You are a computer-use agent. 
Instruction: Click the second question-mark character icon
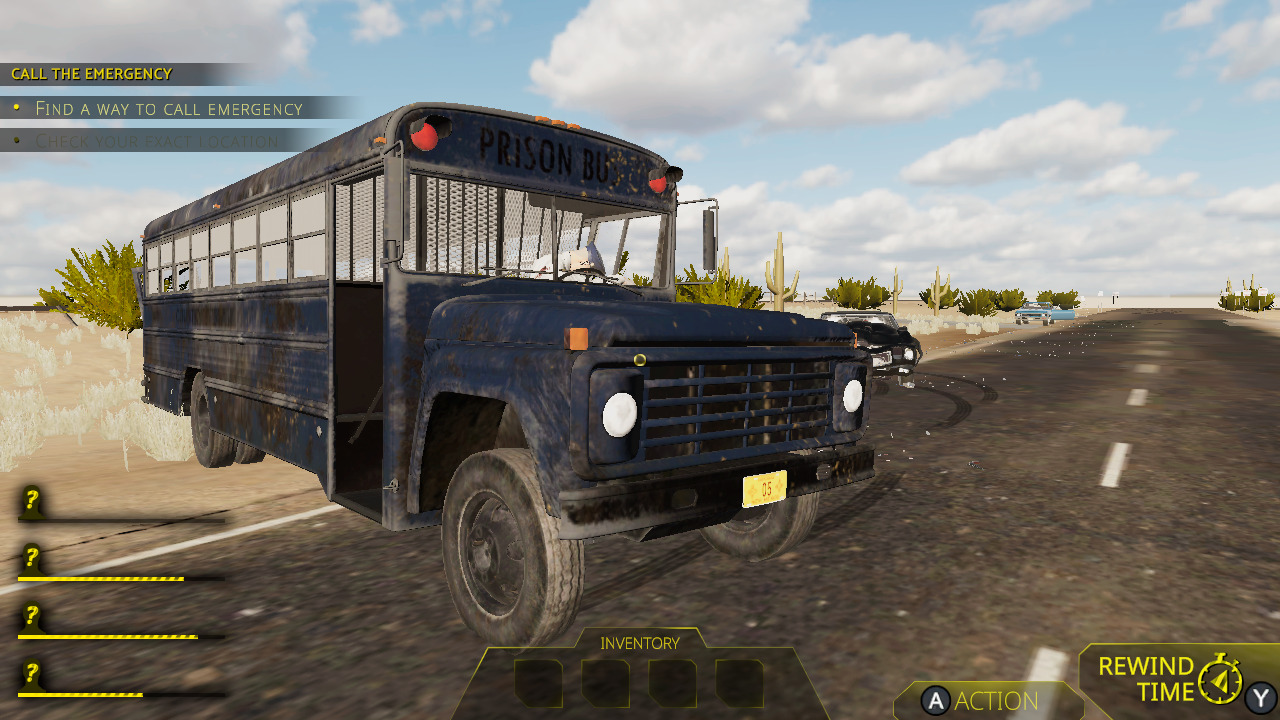(30, 560)
